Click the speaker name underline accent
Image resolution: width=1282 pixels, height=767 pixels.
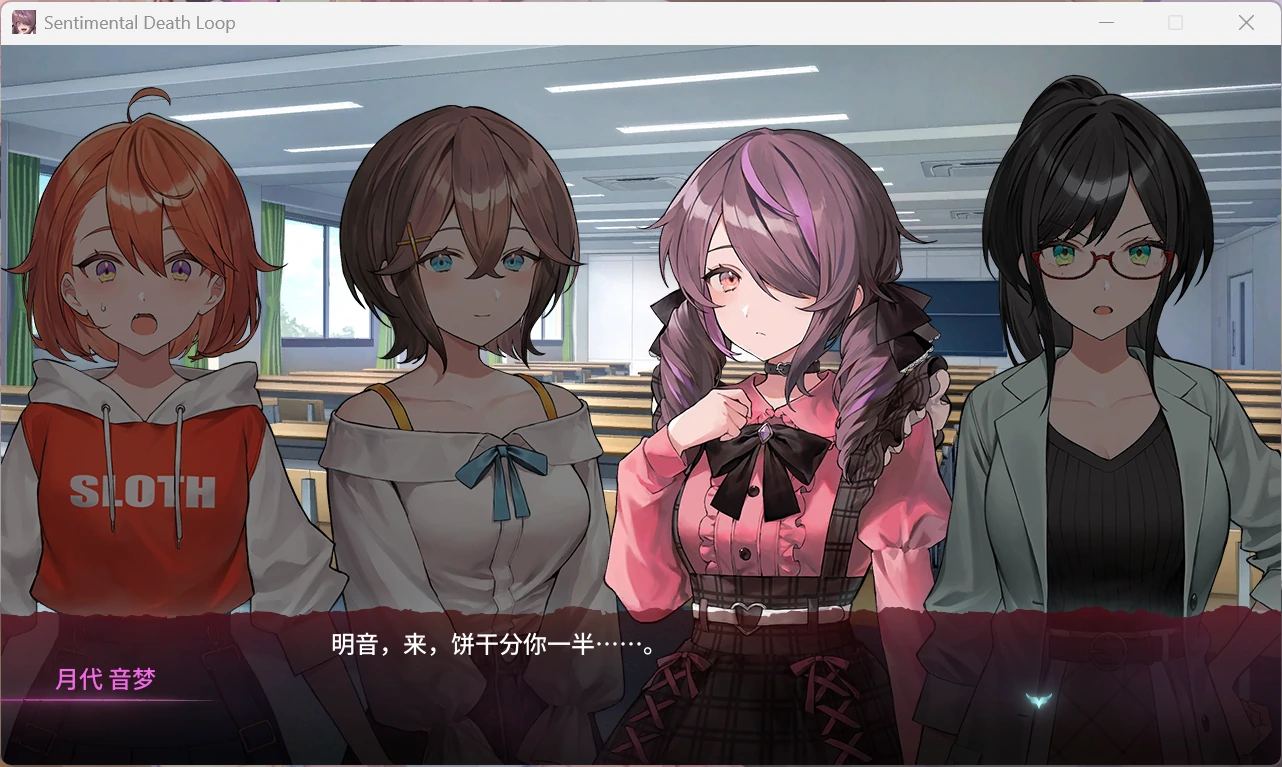(x=110, y=700)
